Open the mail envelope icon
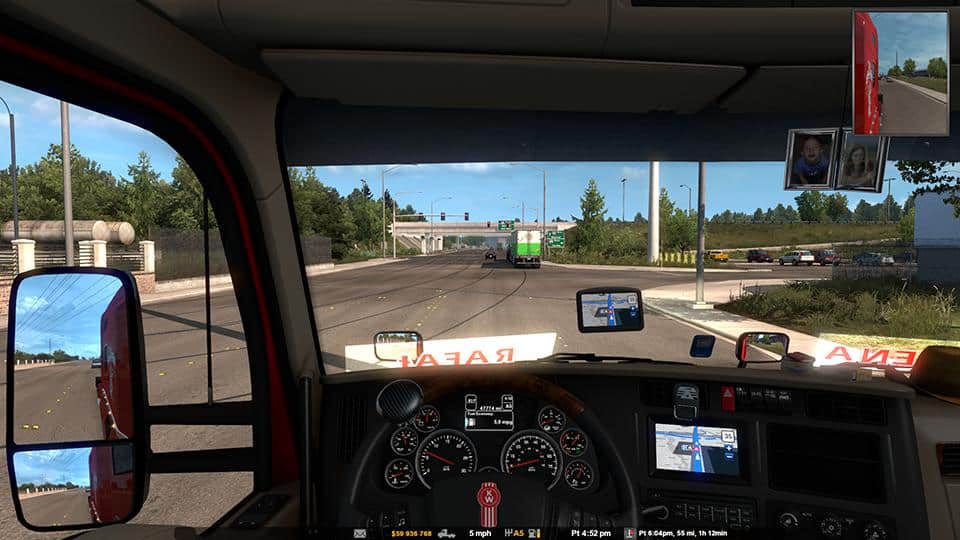The height and width of the screenshot is (540, 960). (x=360, y=534)
